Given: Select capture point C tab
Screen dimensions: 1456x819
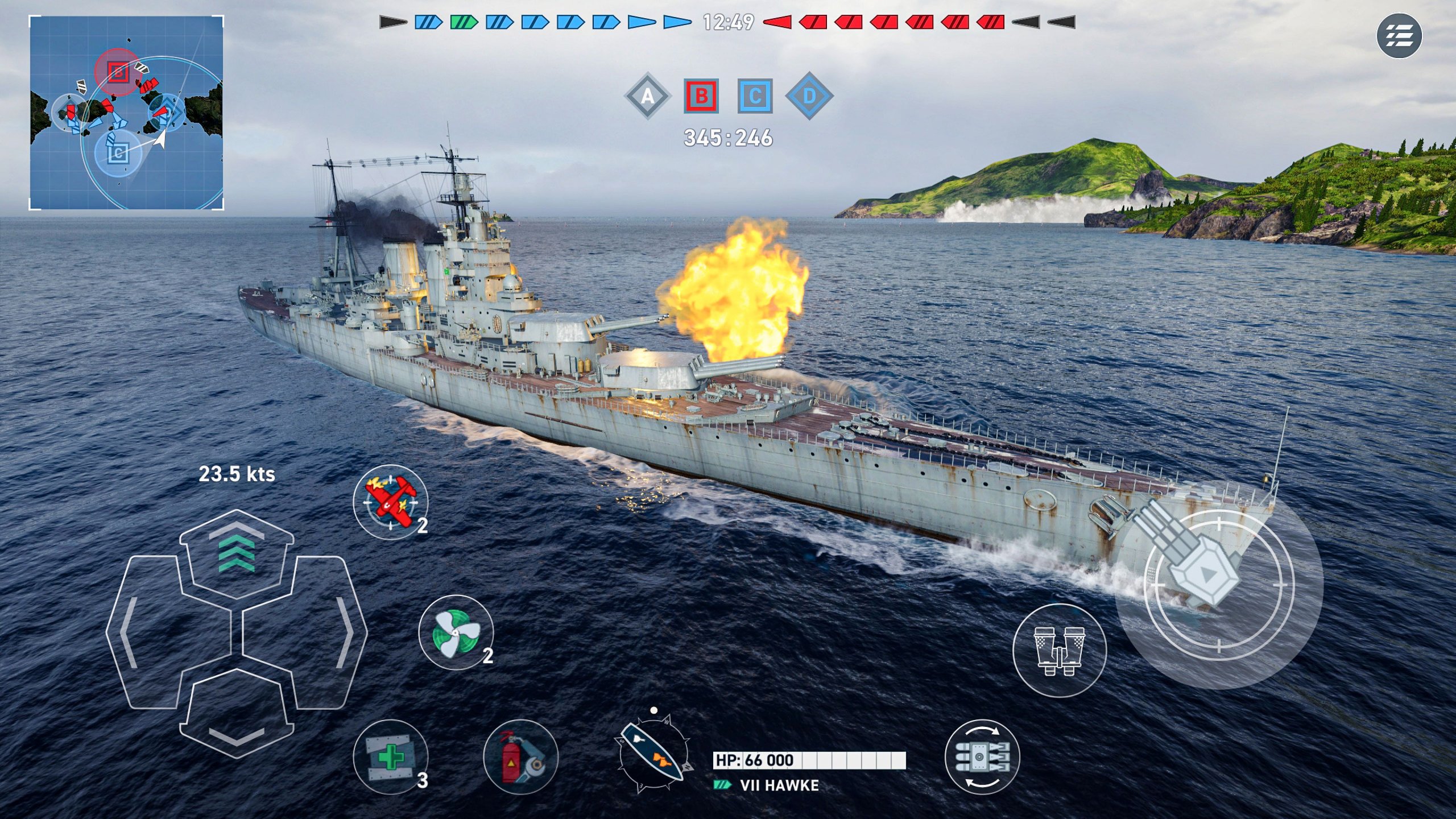Looking at the screenshot, I should [755, 97].
